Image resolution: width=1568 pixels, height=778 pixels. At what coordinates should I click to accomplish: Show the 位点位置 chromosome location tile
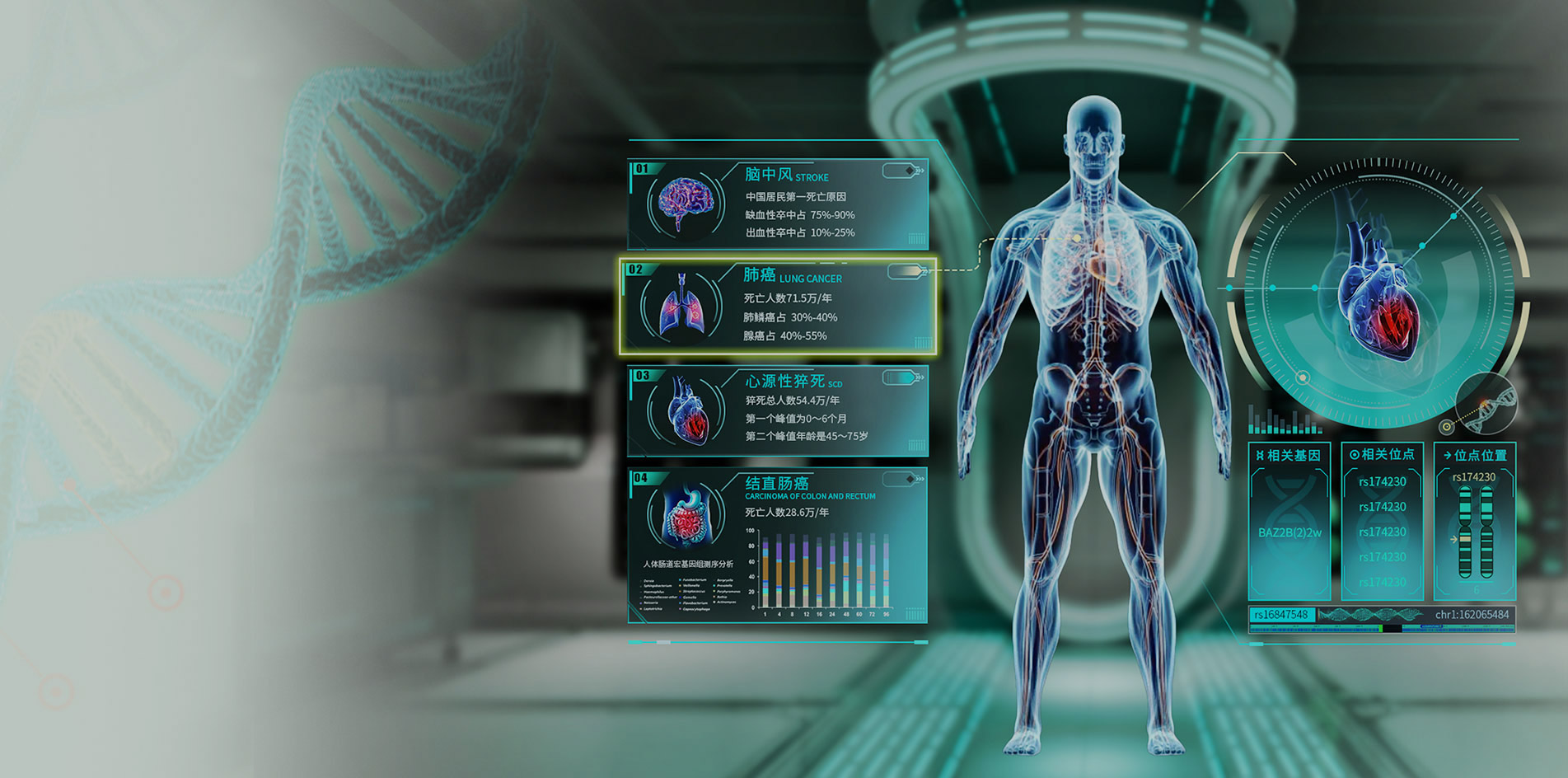coord(1475,455)
